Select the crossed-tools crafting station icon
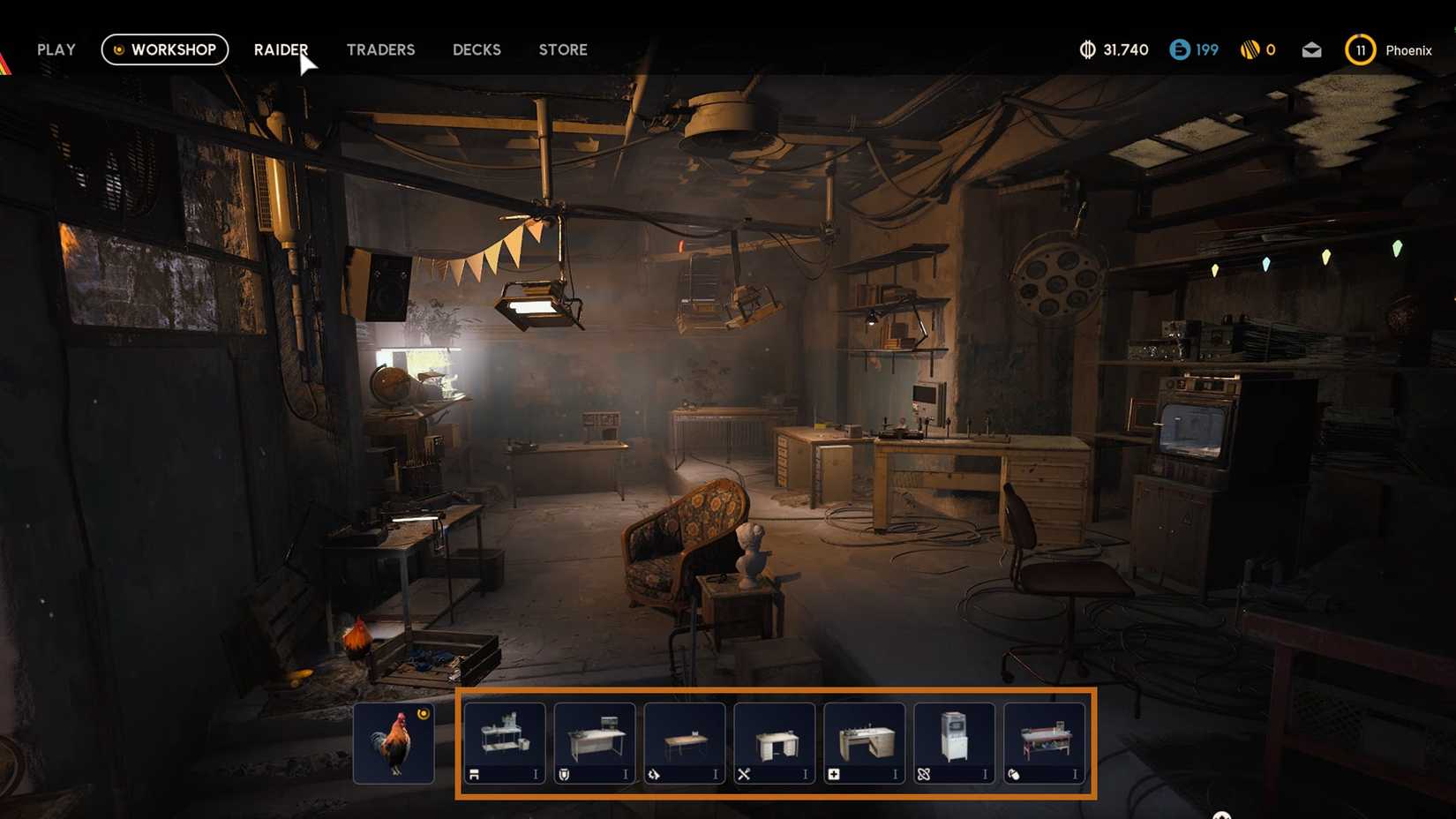This screenshot has width=1456, height=819. pos(744,773)
